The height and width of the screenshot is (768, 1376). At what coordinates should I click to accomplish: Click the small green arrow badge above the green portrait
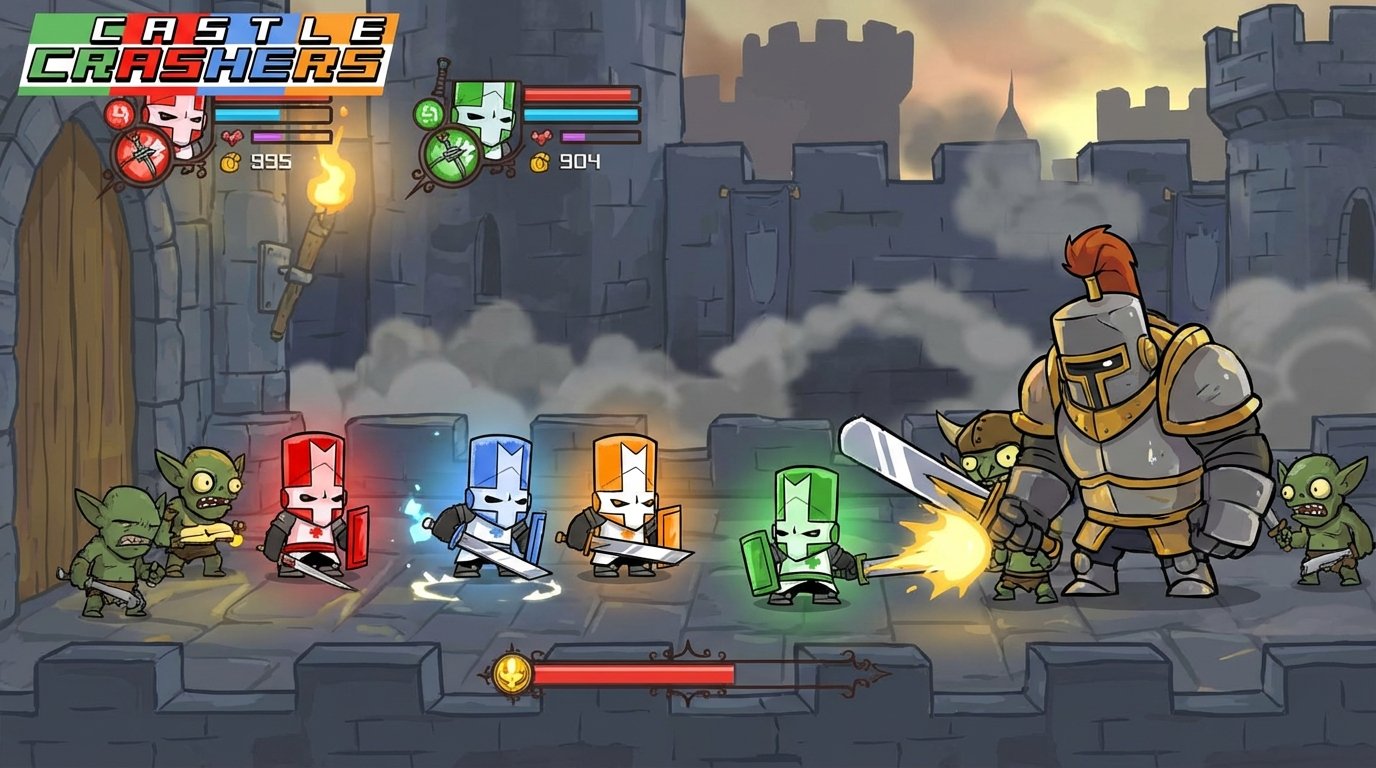[429, 115]
